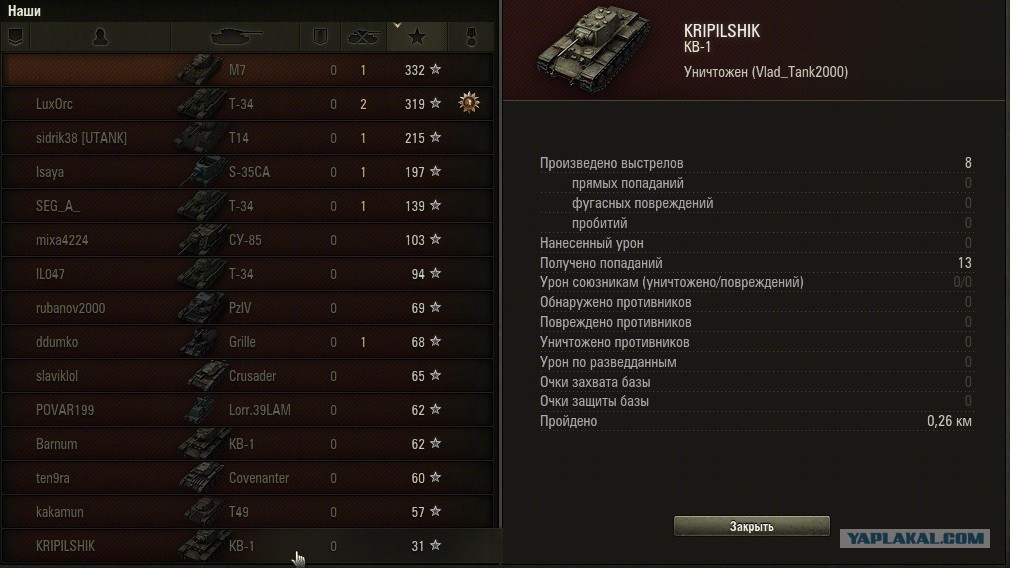Choose SEG_A_ in the team list
Image resolution: width=1010 pixels, height=568 pixels.
248,206
